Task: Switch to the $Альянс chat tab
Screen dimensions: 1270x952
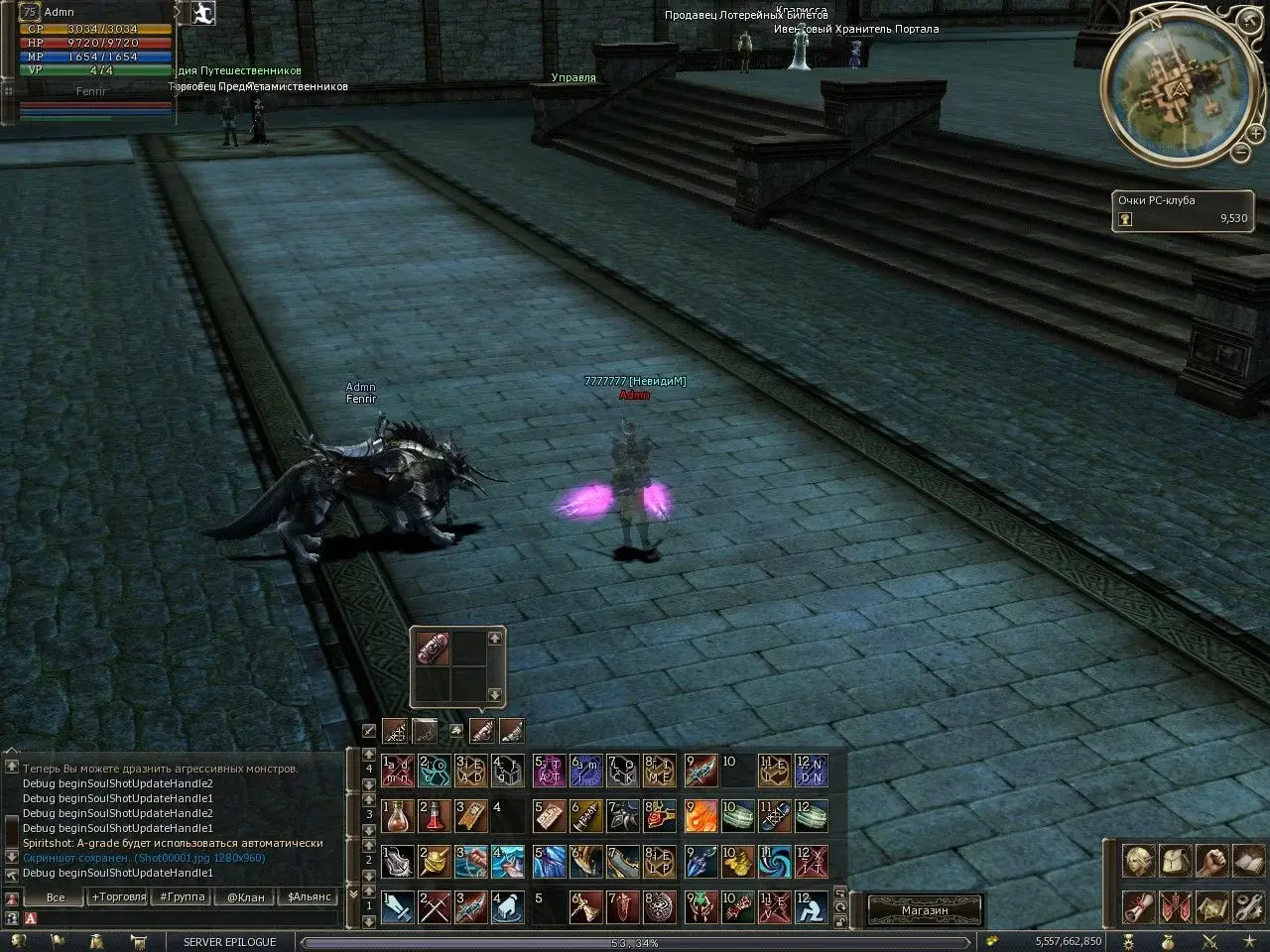Action: point(308,896)
